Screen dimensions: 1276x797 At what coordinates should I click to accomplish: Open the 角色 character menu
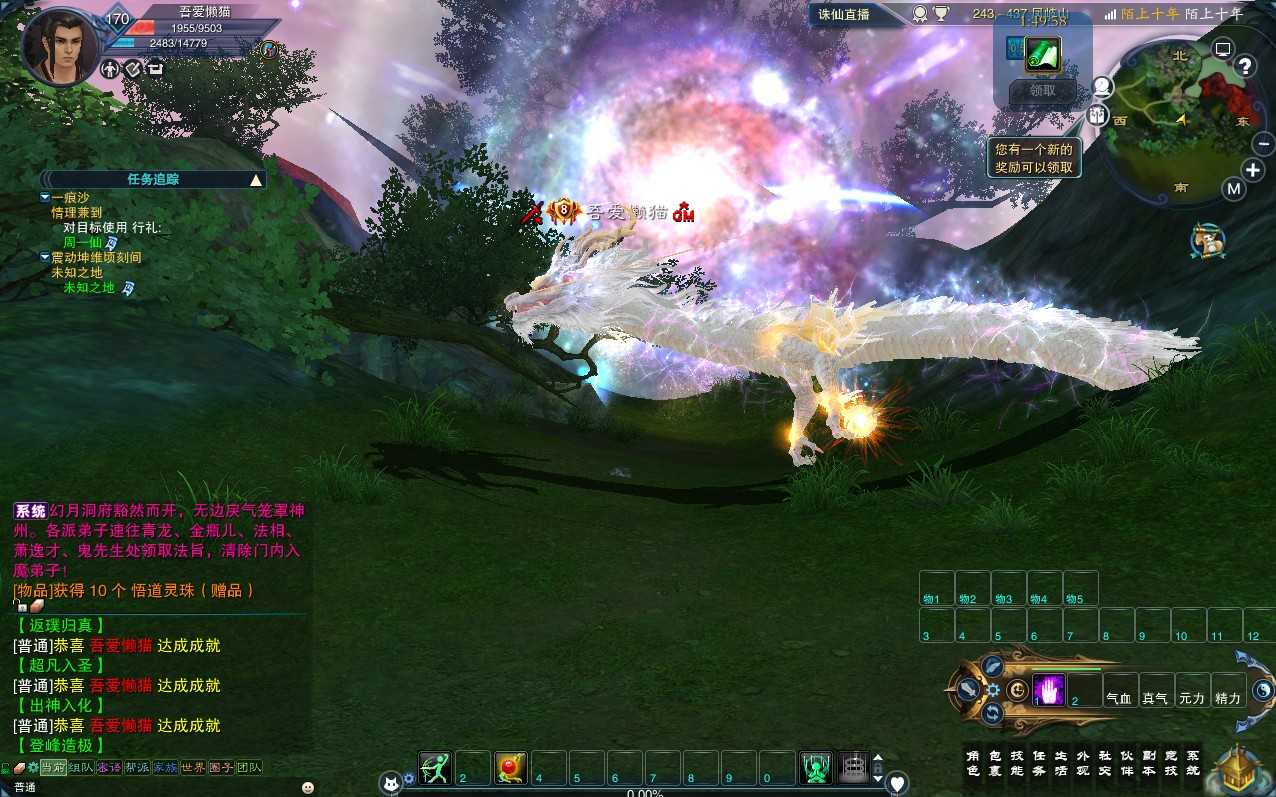pyautogui.click(x=973, y=762)
